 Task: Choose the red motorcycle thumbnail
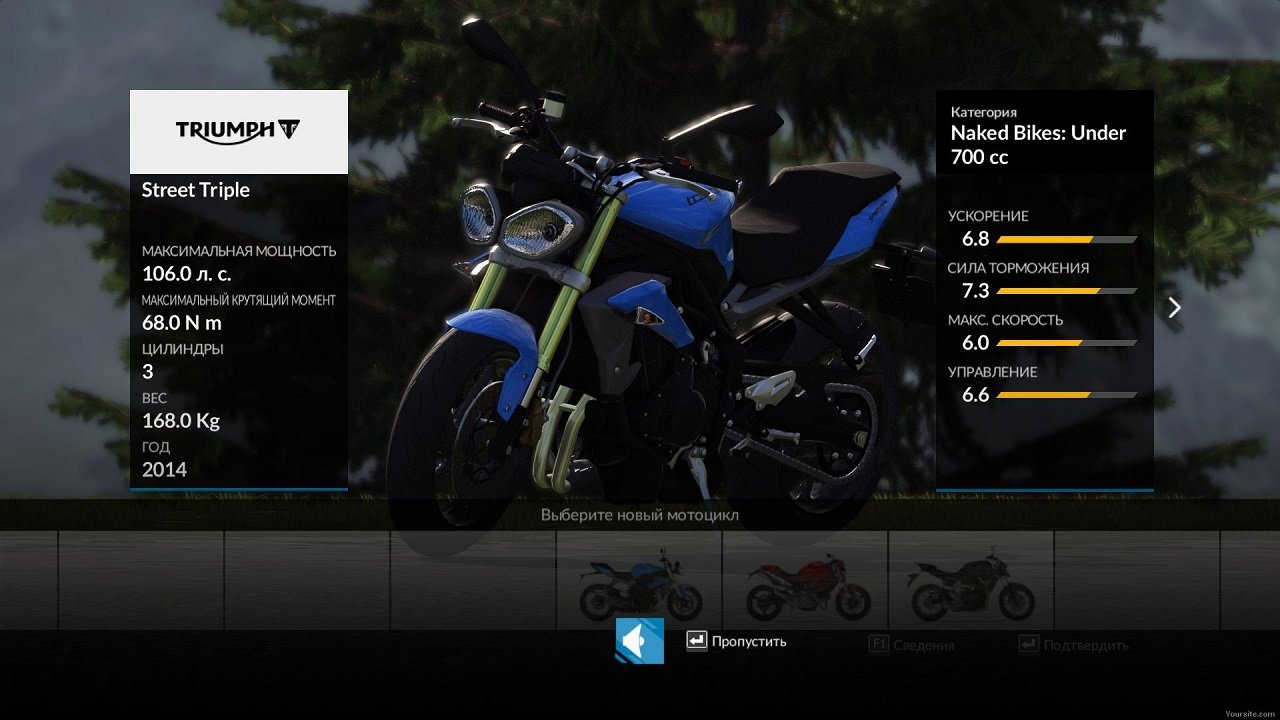click(806, 586)
